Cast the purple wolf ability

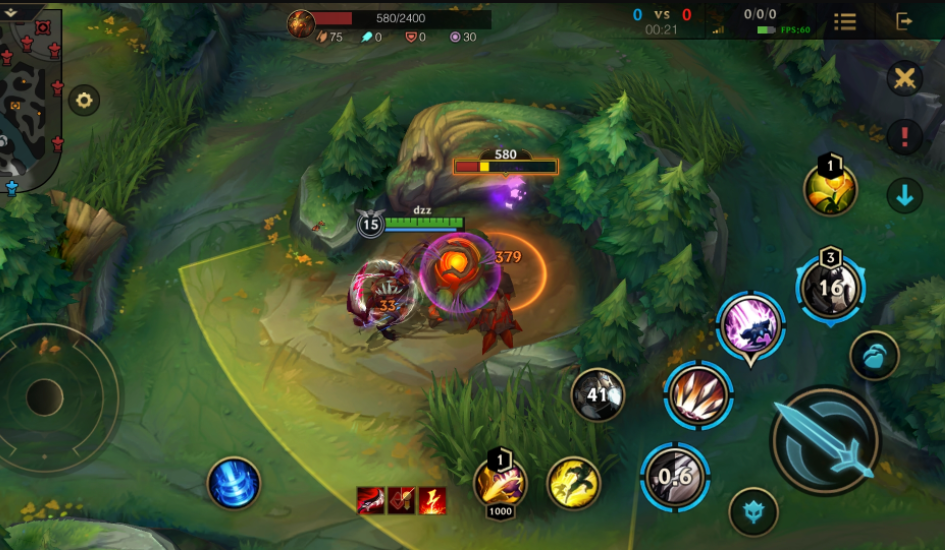[x=750, y=325]
